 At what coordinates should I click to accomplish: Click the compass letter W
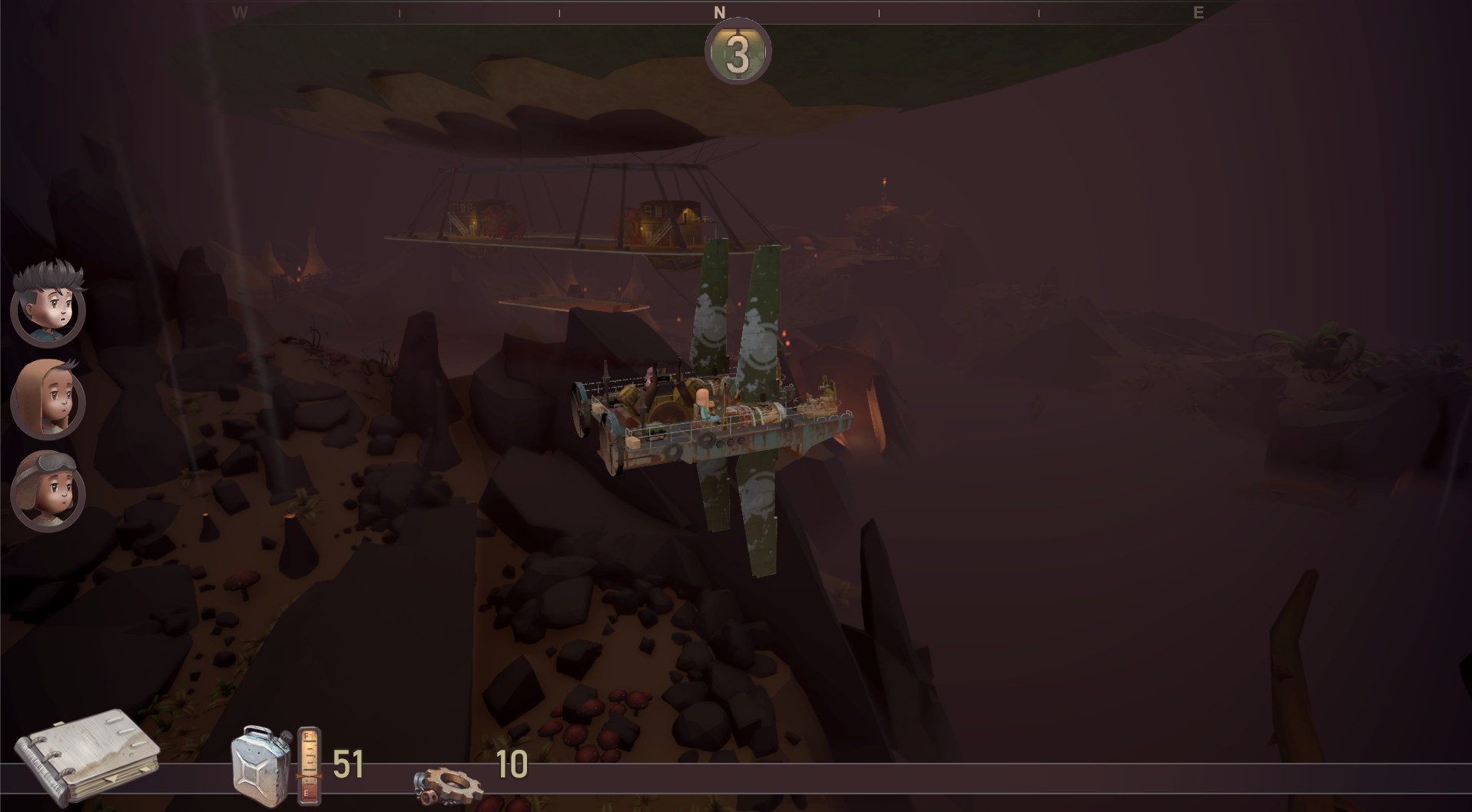(x=239, y=11)
